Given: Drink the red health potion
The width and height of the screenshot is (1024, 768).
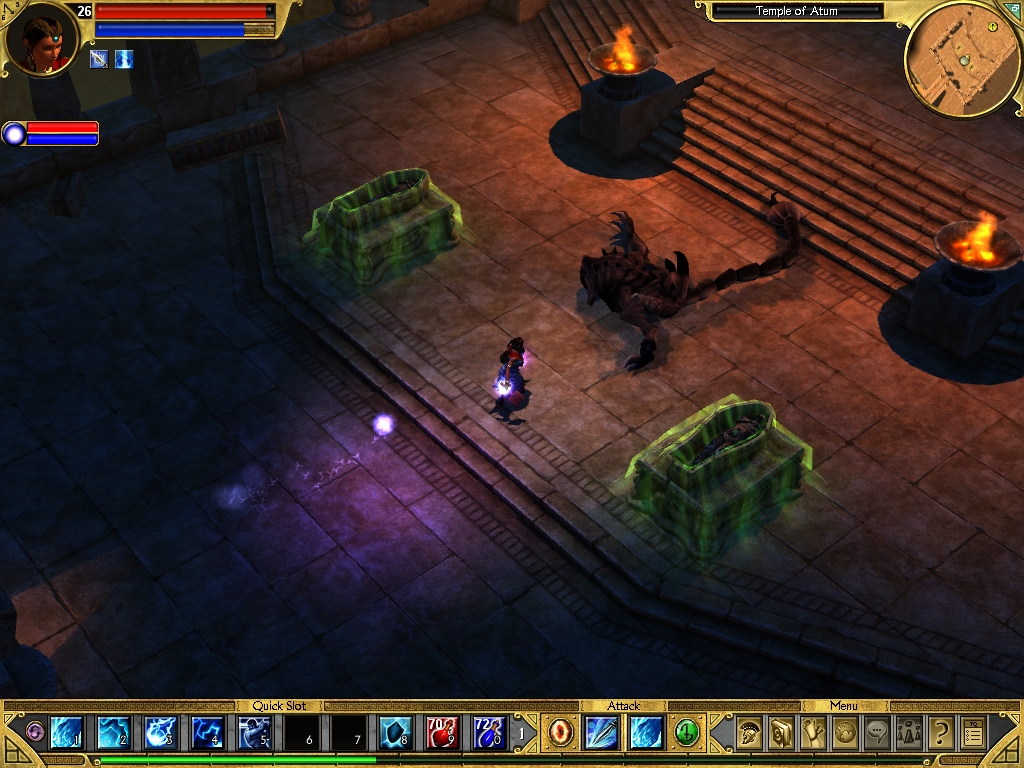Looking at the screenshot, I should point(442,733).
